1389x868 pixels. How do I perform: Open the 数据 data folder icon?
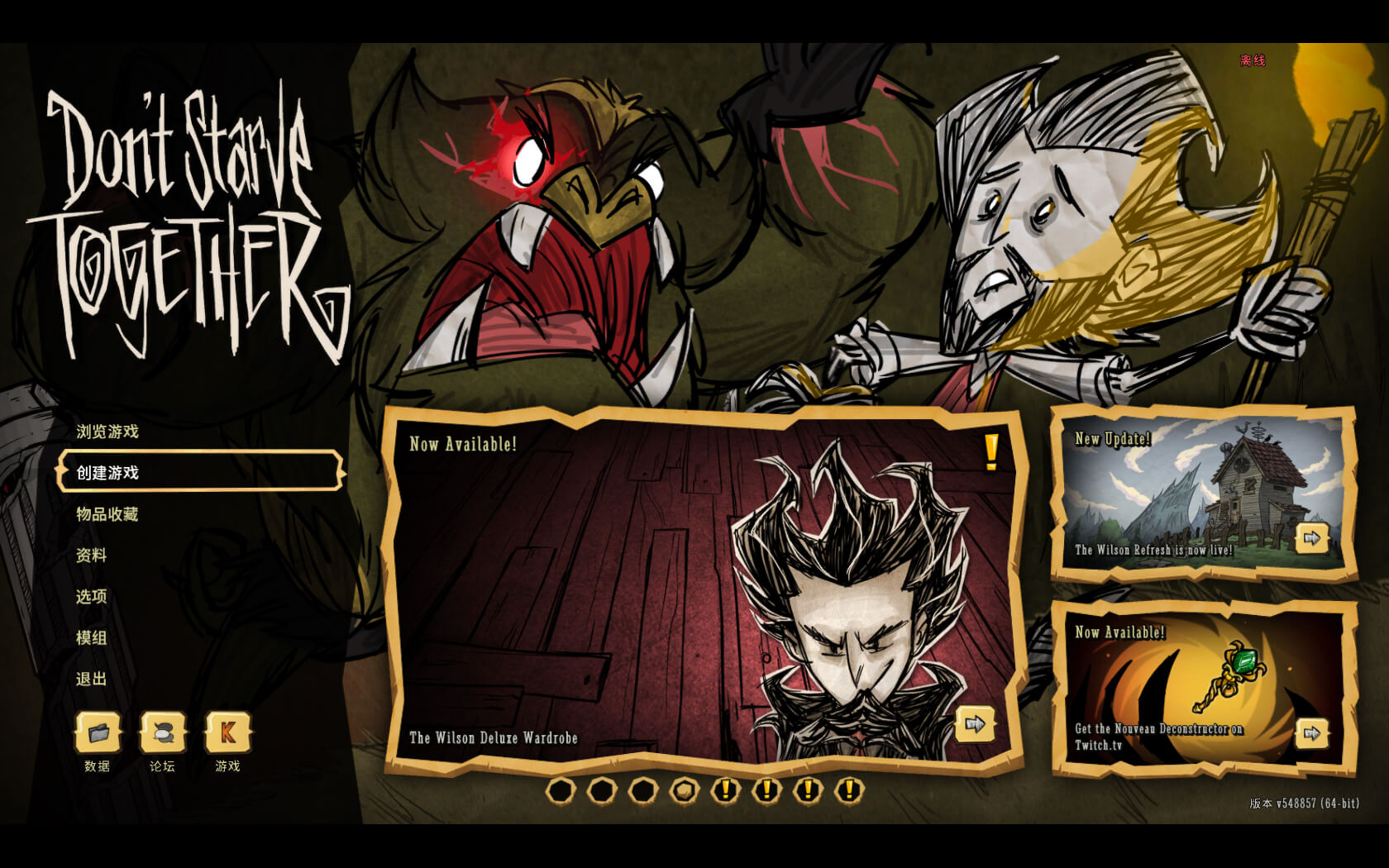tap(98, 732)
